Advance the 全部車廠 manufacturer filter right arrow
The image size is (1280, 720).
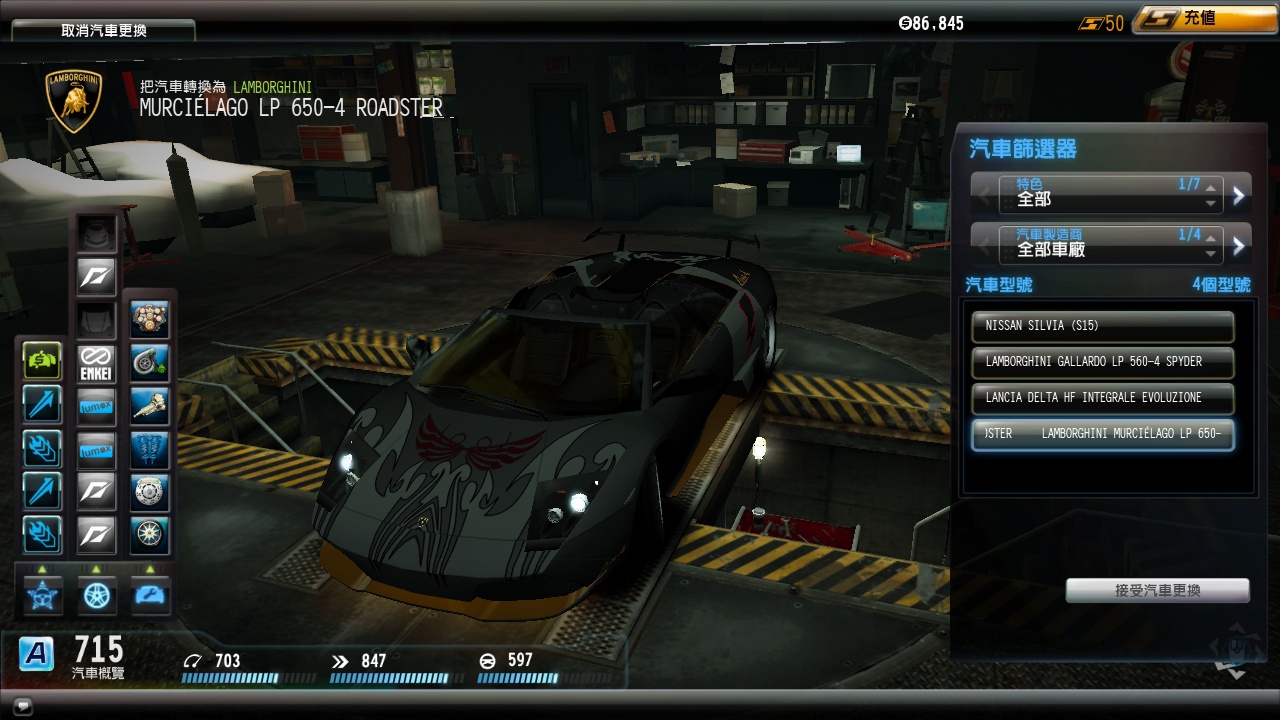coord(1239,245)
